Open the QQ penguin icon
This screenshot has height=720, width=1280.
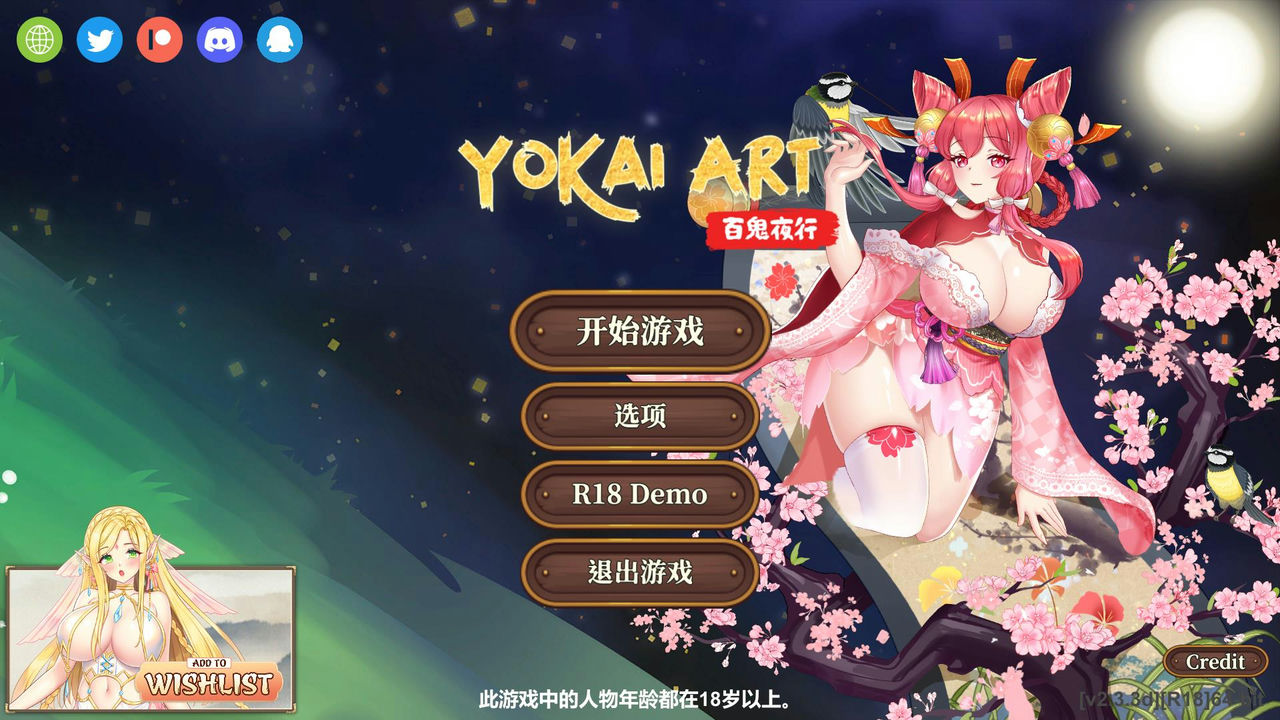coord(279,41)
